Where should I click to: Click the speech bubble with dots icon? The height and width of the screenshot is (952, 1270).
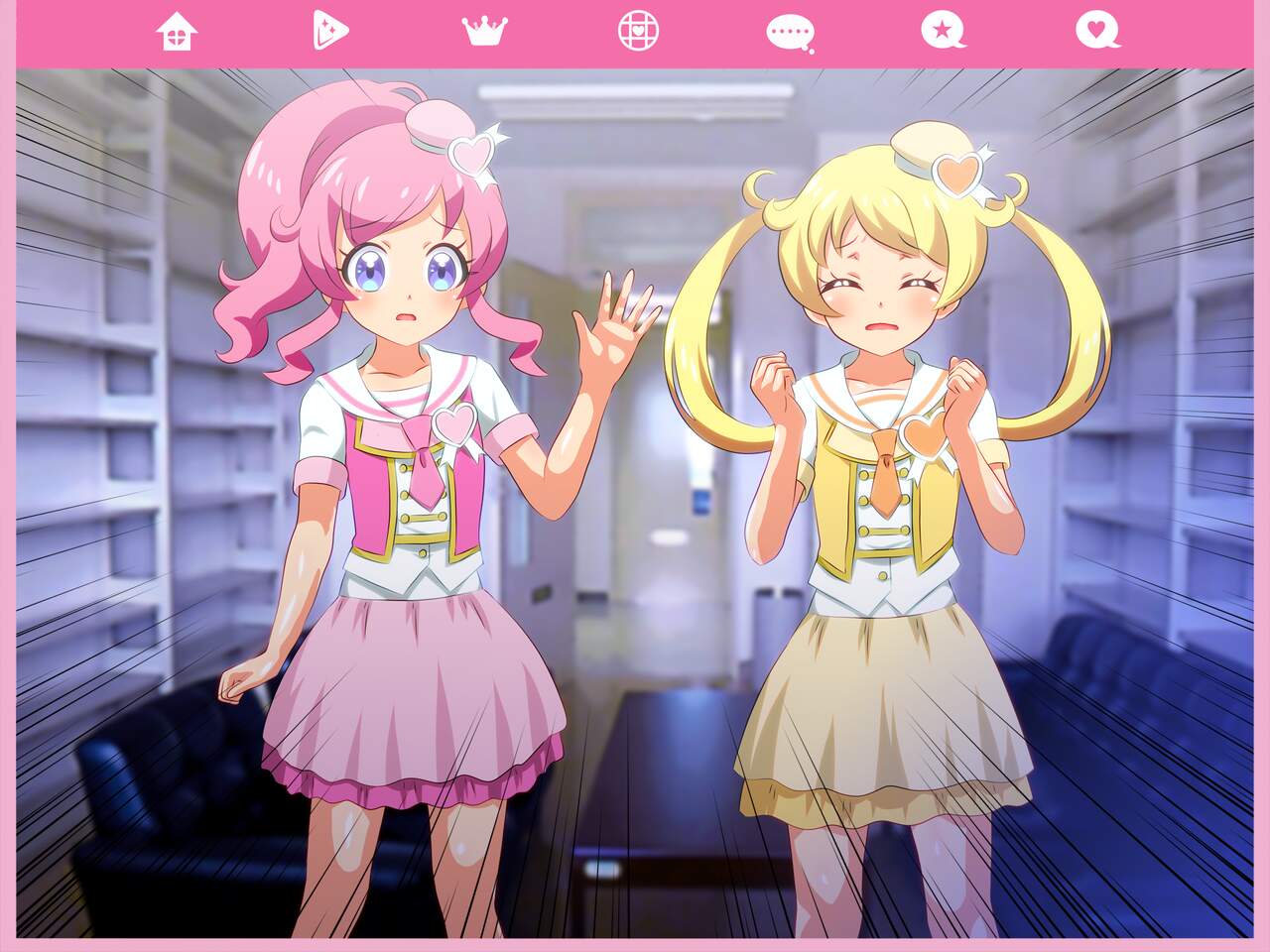click(x=790, y=33)
